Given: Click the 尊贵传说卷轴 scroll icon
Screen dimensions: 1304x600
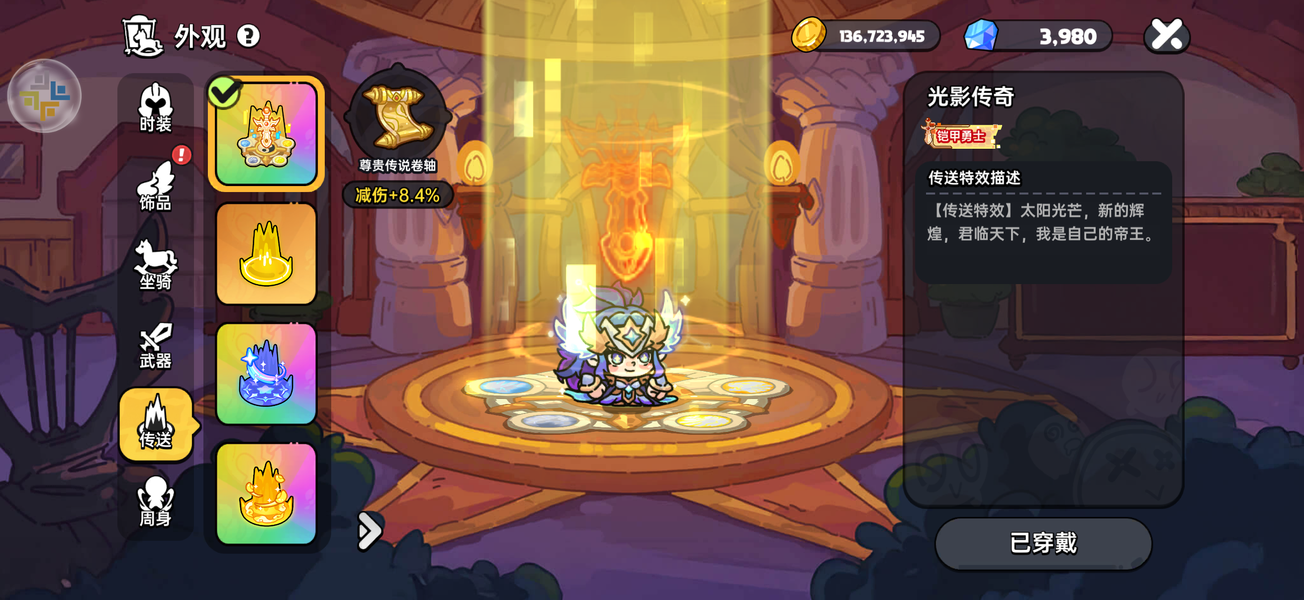Looking at the screenshot, I should pyautogui.click(x=398, y=117).
